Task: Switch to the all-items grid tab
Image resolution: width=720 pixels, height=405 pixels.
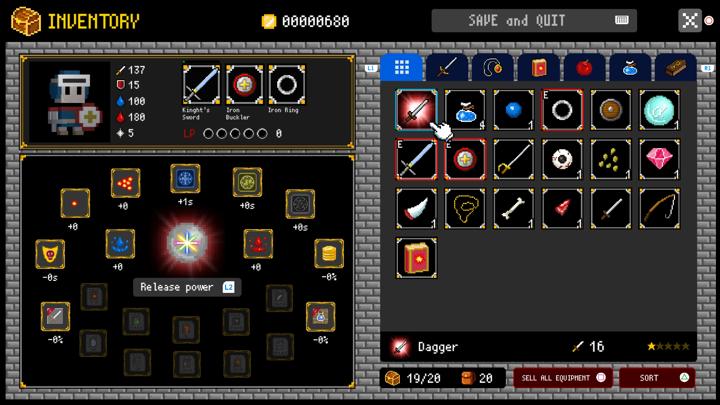Action: point(402,67)
